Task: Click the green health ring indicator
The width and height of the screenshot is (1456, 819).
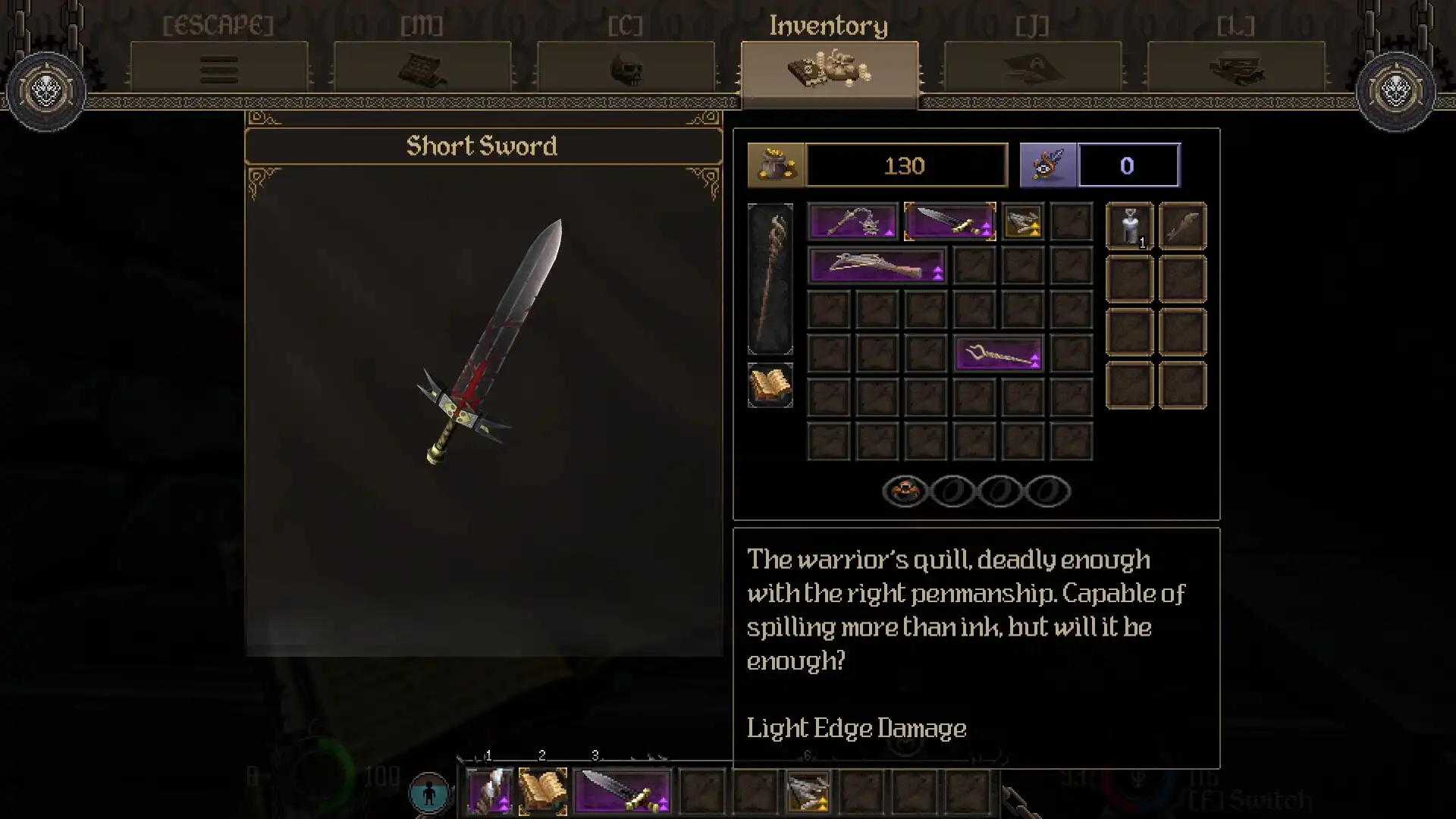Action: (x=318, y=773)
